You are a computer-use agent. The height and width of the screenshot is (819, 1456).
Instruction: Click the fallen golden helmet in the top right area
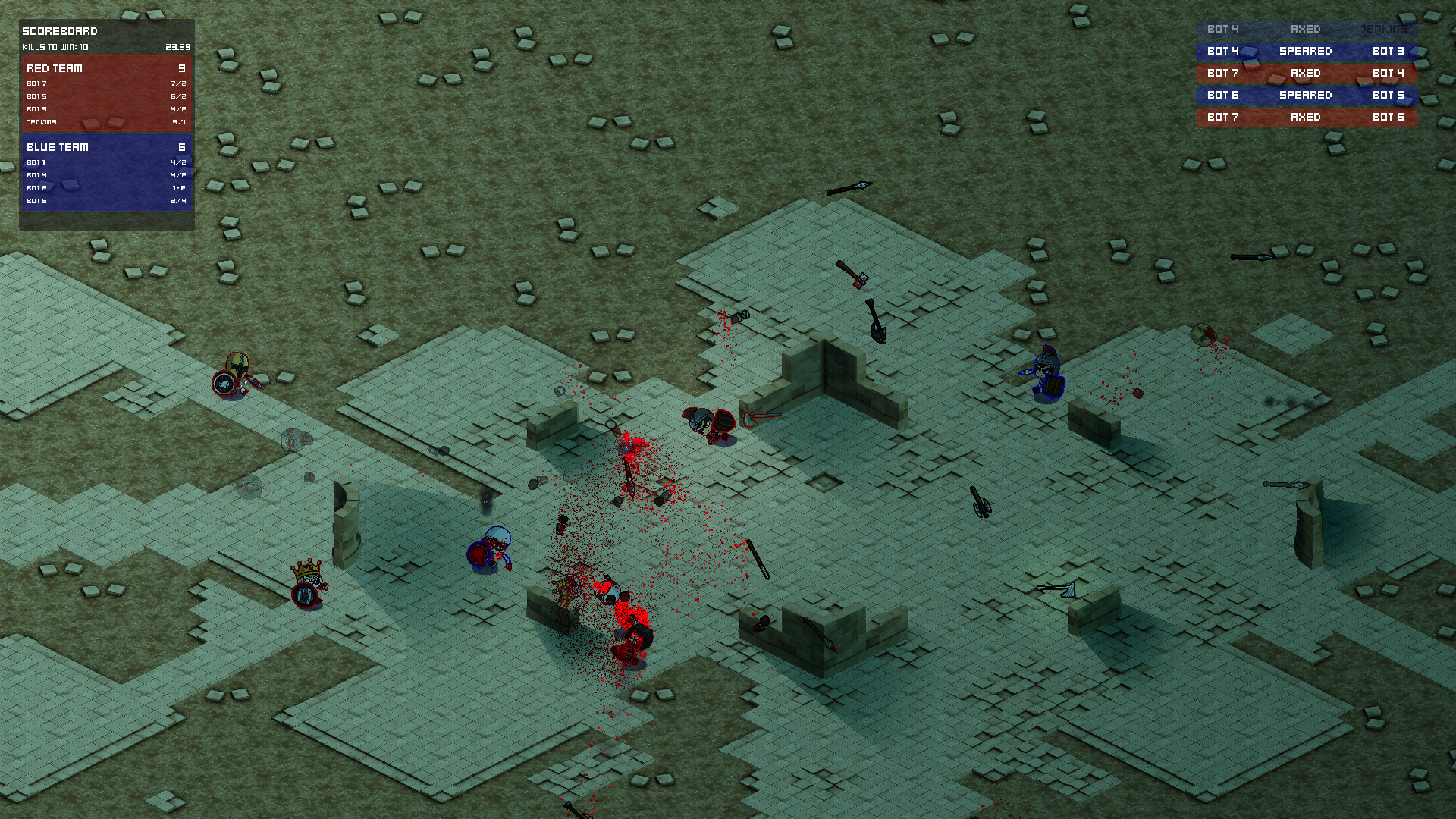pos(1204,334)
